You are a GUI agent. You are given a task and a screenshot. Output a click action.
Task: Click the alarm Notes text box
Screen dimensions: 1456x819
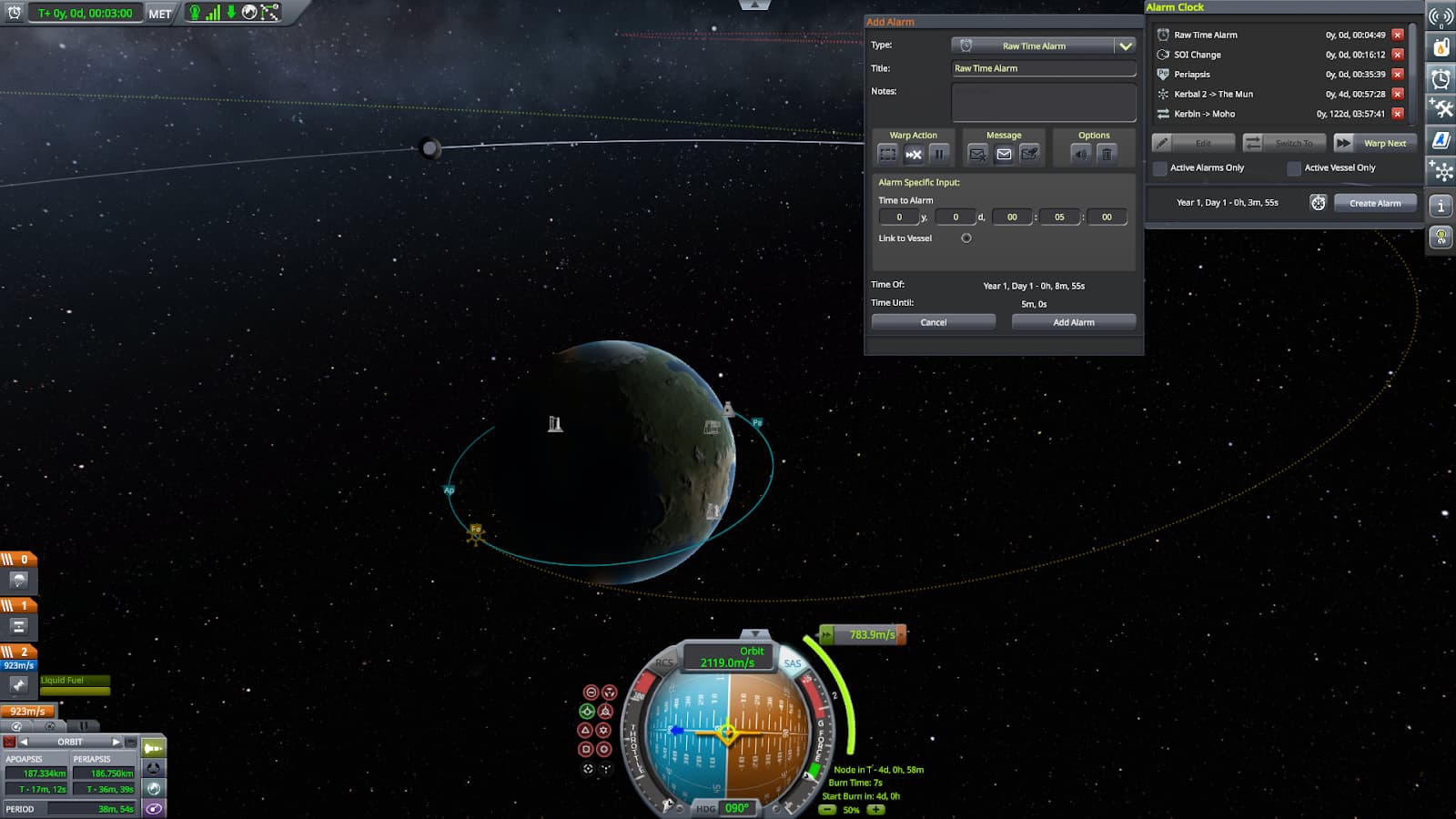click(1043, 102)
